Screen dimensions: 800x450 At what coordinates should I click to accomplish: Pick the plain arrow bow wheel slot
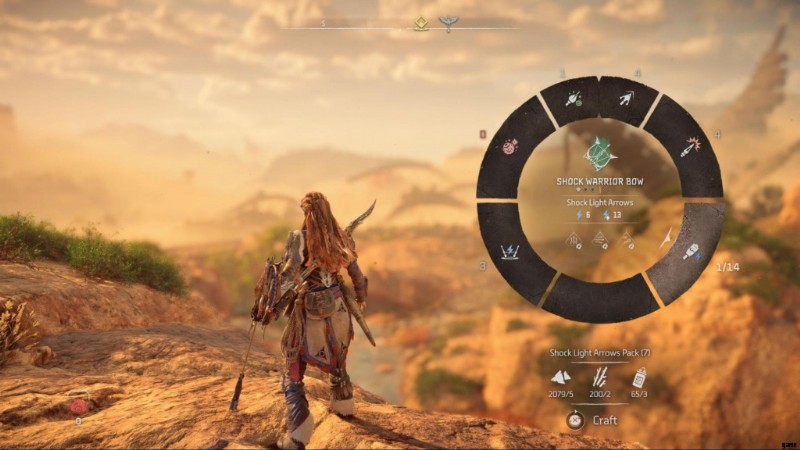(x=625, y=98)
